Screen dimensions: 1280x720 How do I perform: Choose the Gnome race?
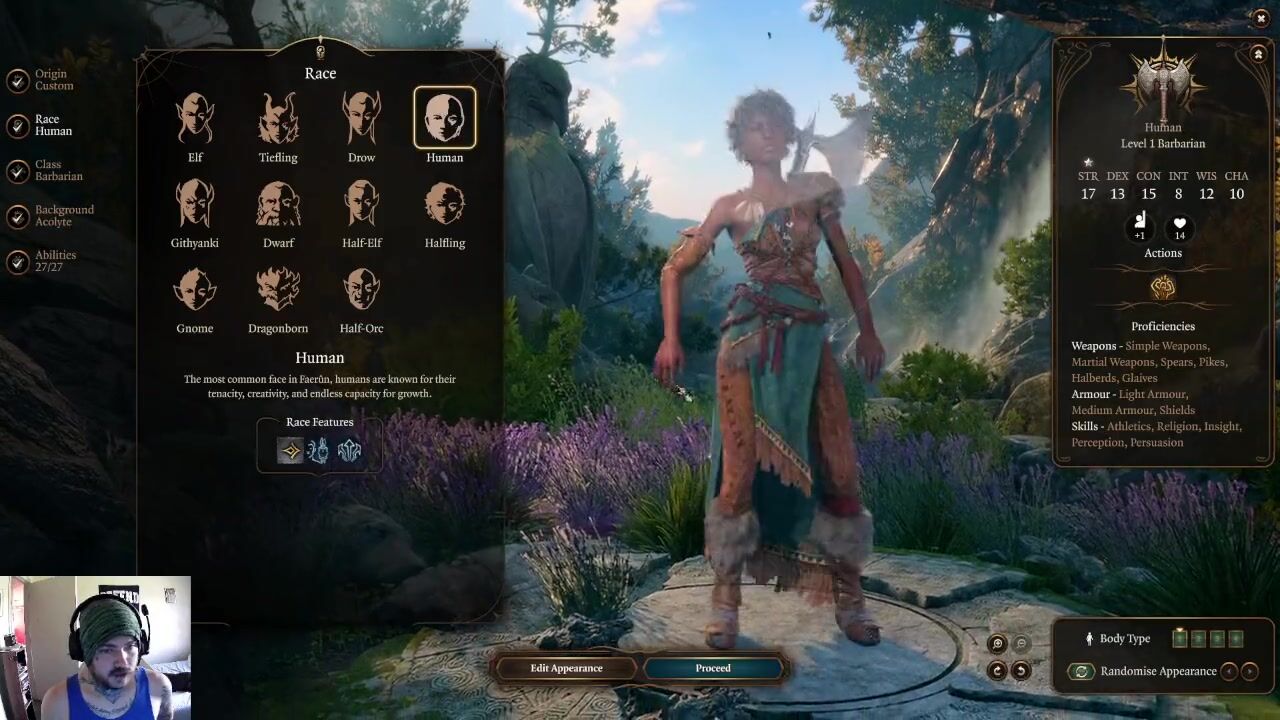[x=195, y=289]
